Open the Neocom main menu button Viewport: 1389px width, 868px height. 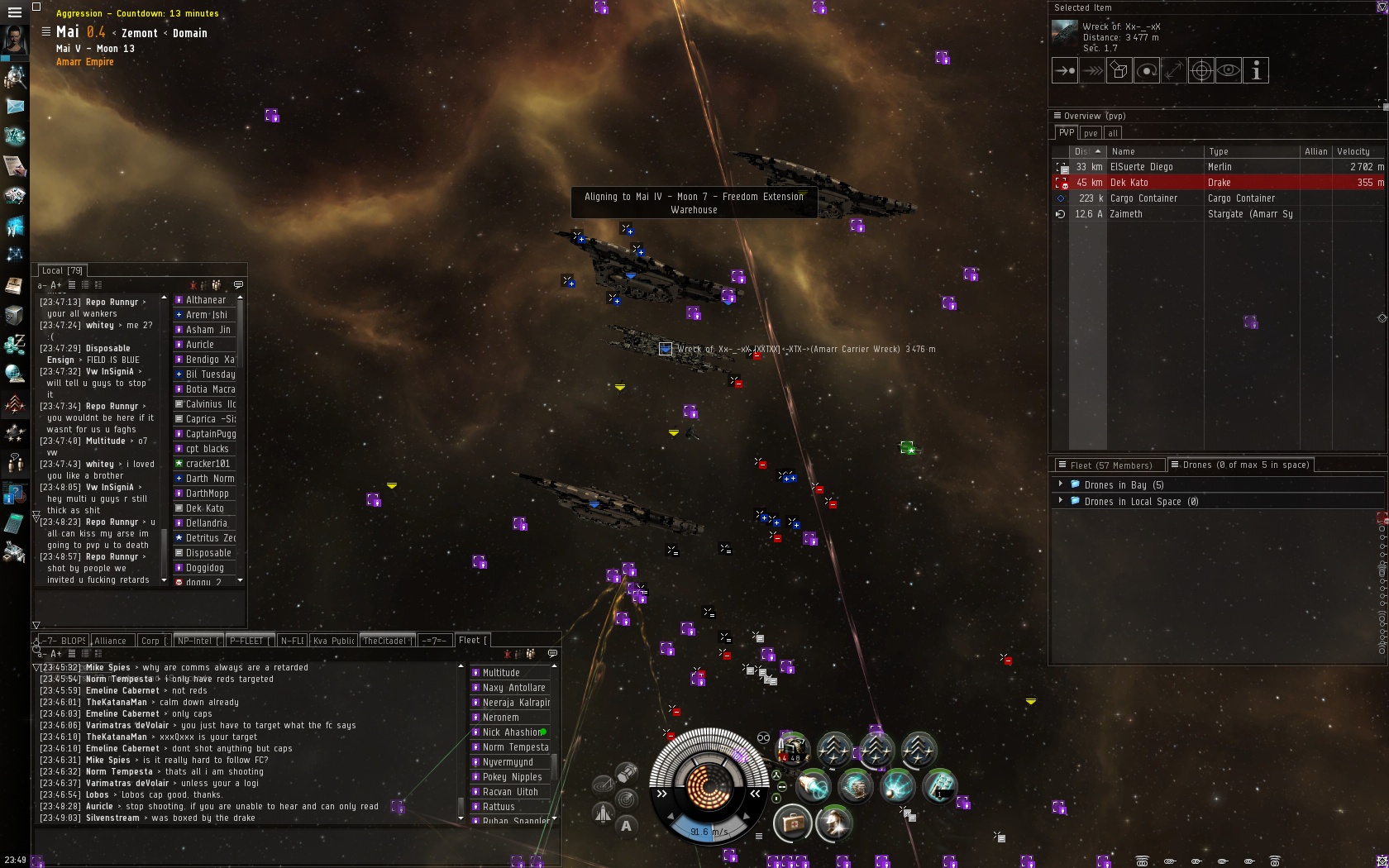pyautogui.click(x=14, y=12)
